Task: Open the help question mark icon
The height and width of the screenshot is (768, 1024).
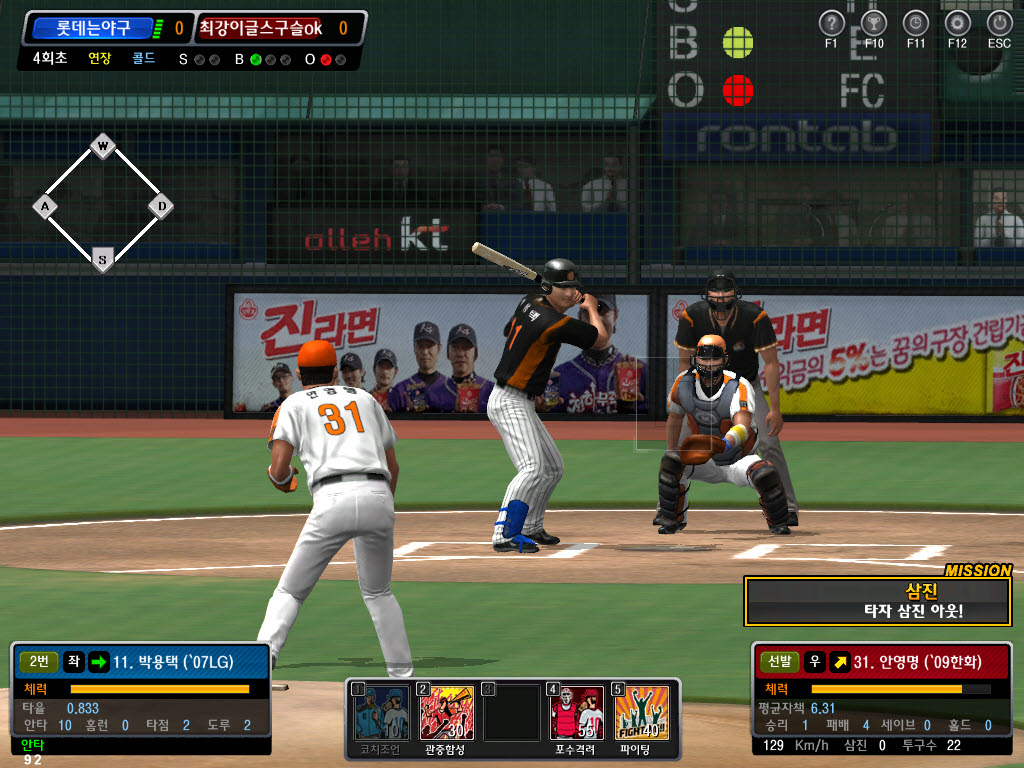Action: [832, 23]
